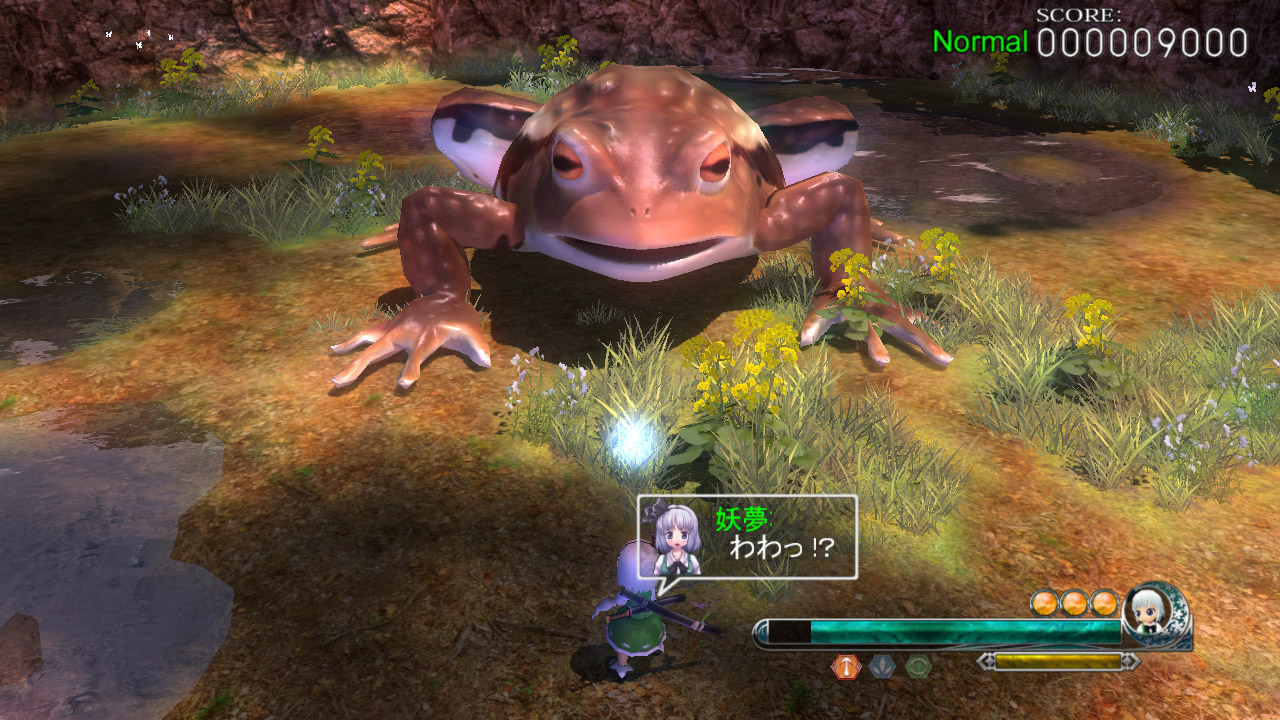Click the first orange spell orb

[1044, 601]
